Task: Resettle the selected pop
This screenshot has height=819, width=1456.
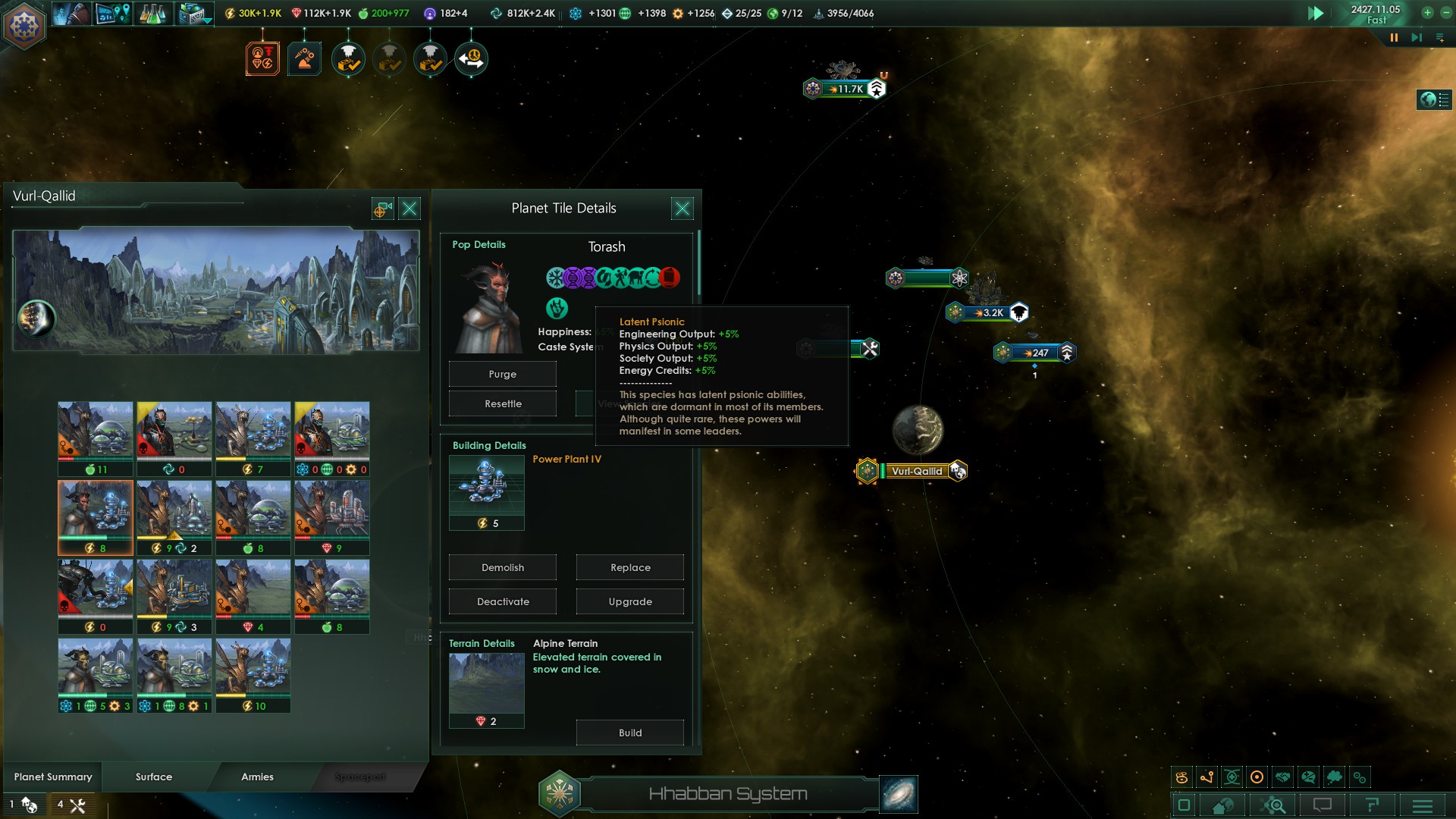Action: (502, 403)
